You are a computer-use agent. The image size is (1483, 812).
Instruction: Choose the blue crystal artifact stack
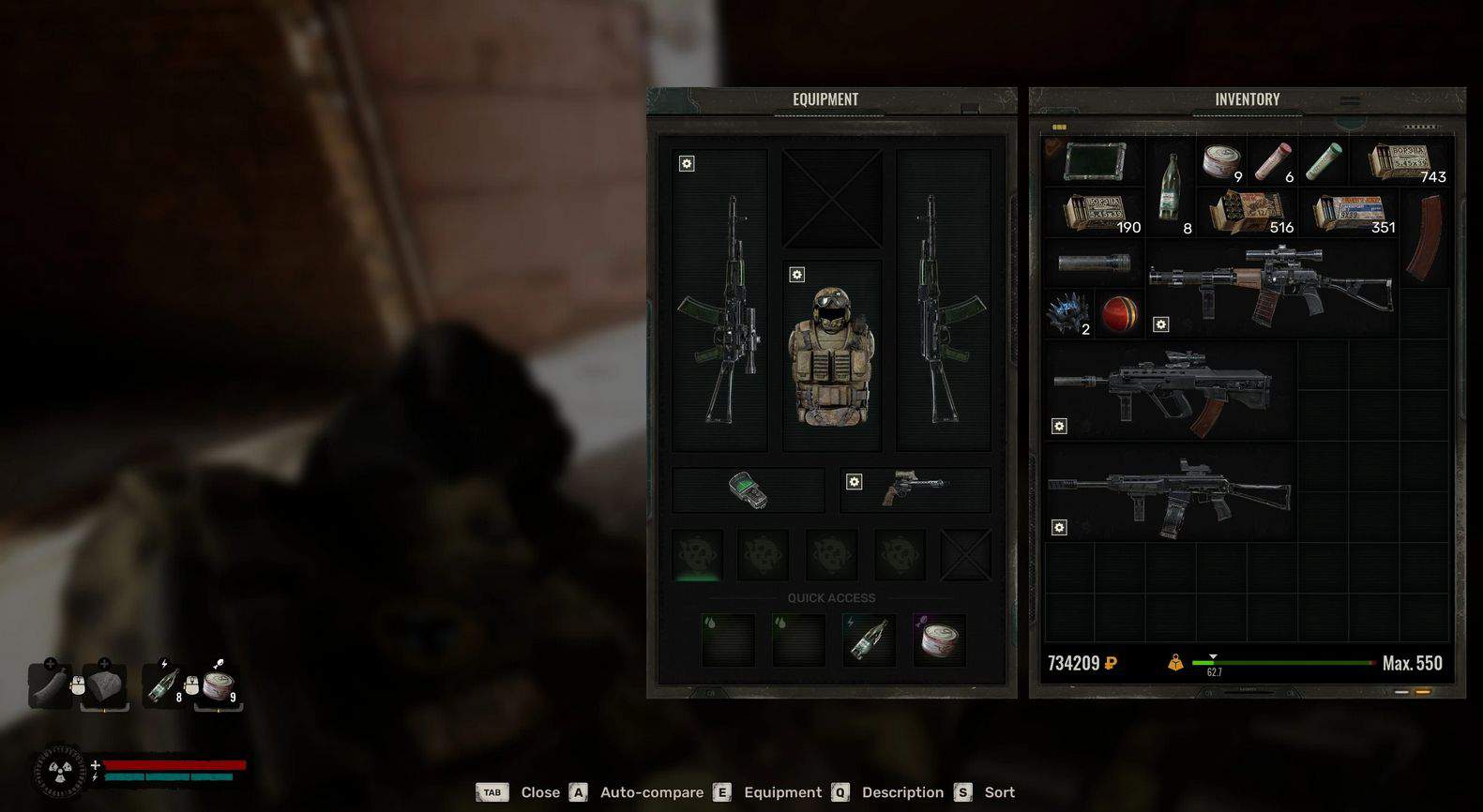click(x=1068, y=313)
